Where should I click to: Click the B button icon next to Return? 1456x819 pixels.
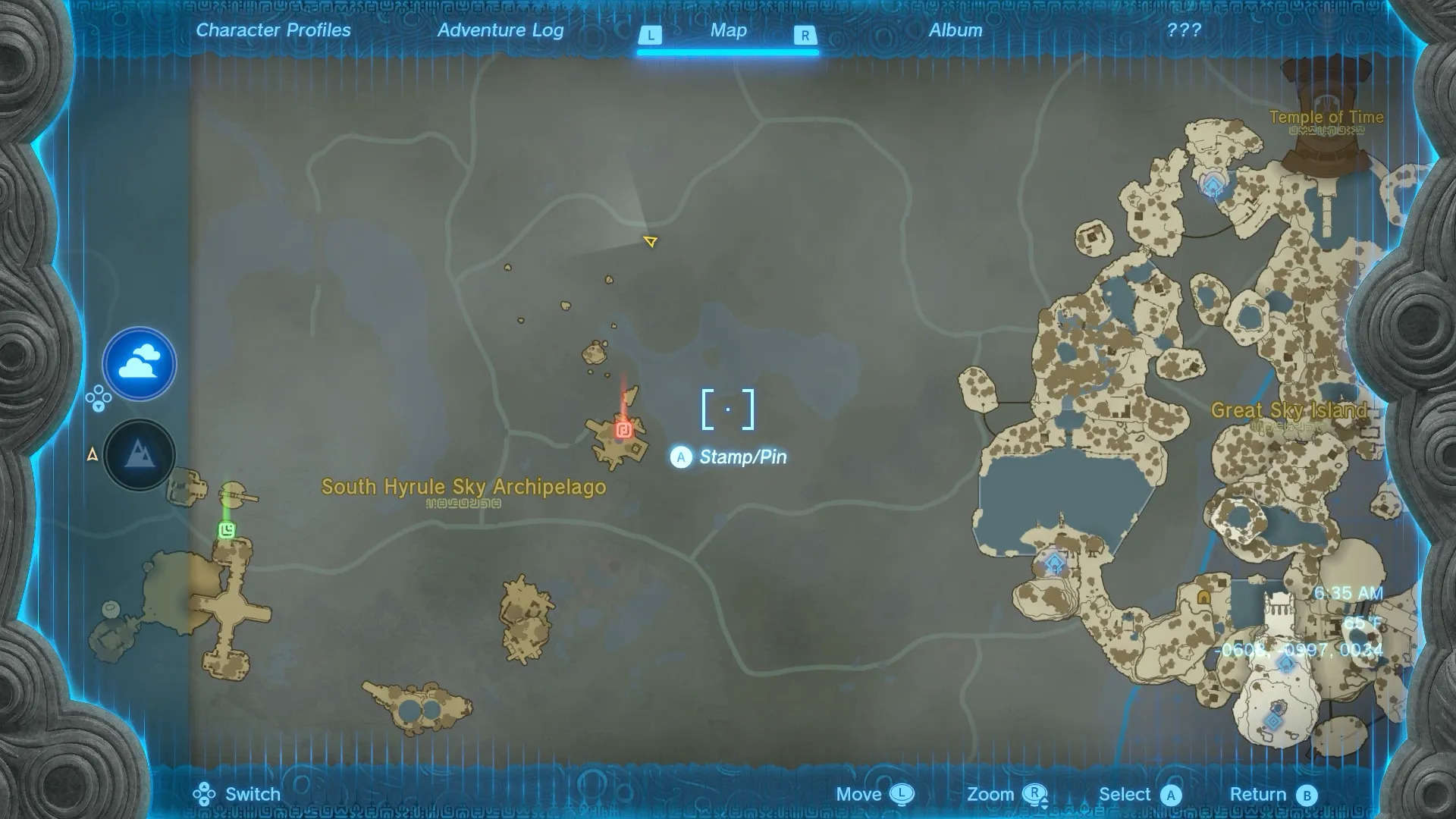pyautogui.click(x=1304, y=794)
